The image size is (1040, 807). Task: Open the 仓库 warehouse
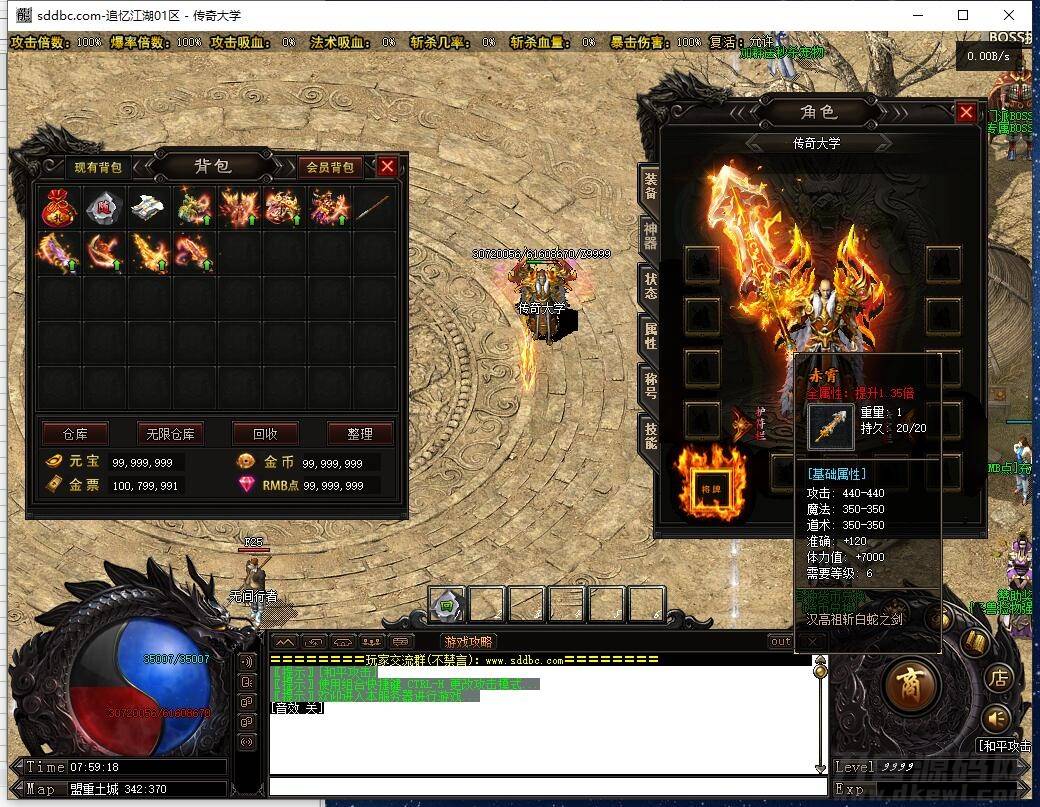[75, 434]
